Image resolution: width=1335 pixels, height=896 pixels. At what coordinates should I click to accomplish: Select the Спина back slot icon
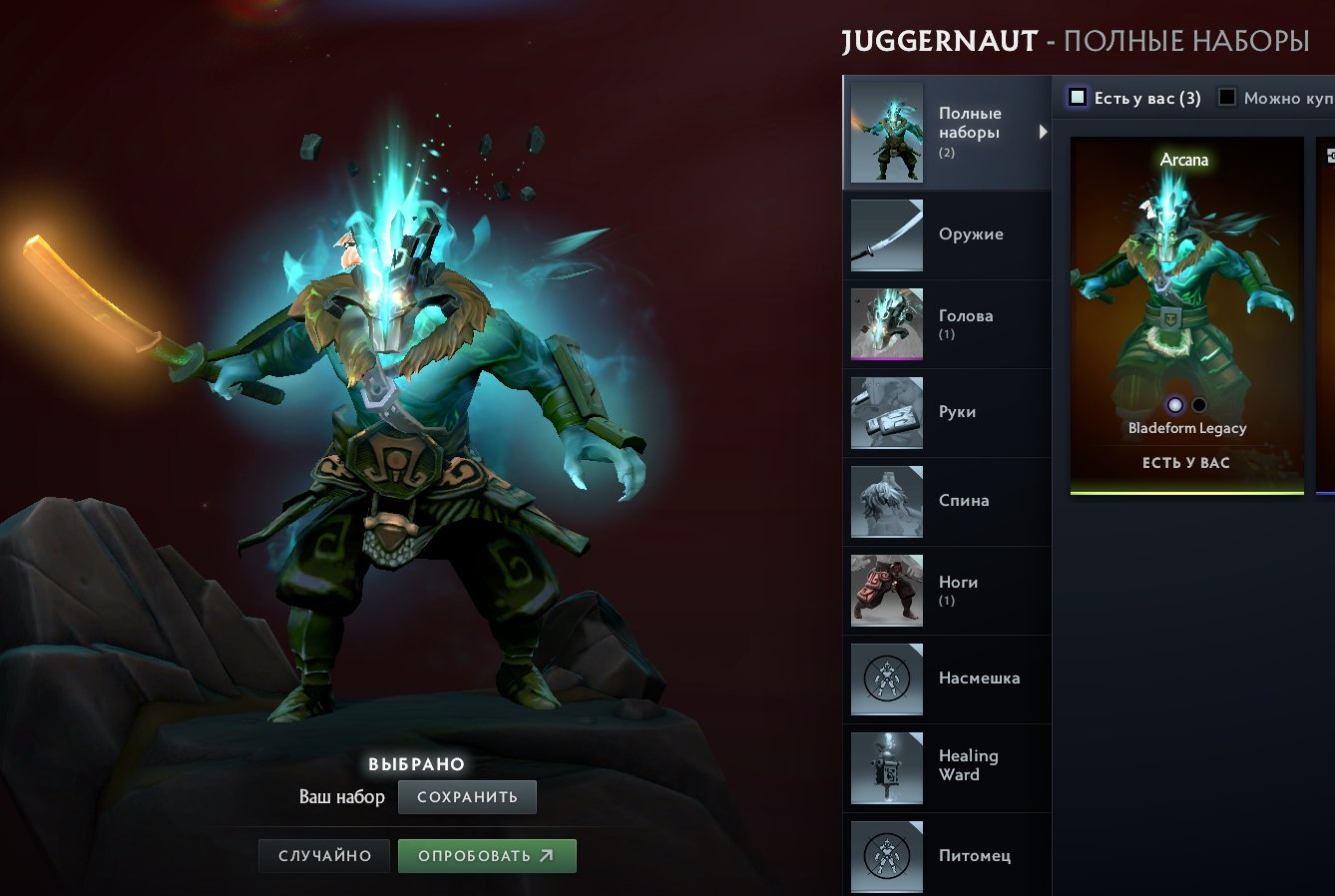(886, 502)
